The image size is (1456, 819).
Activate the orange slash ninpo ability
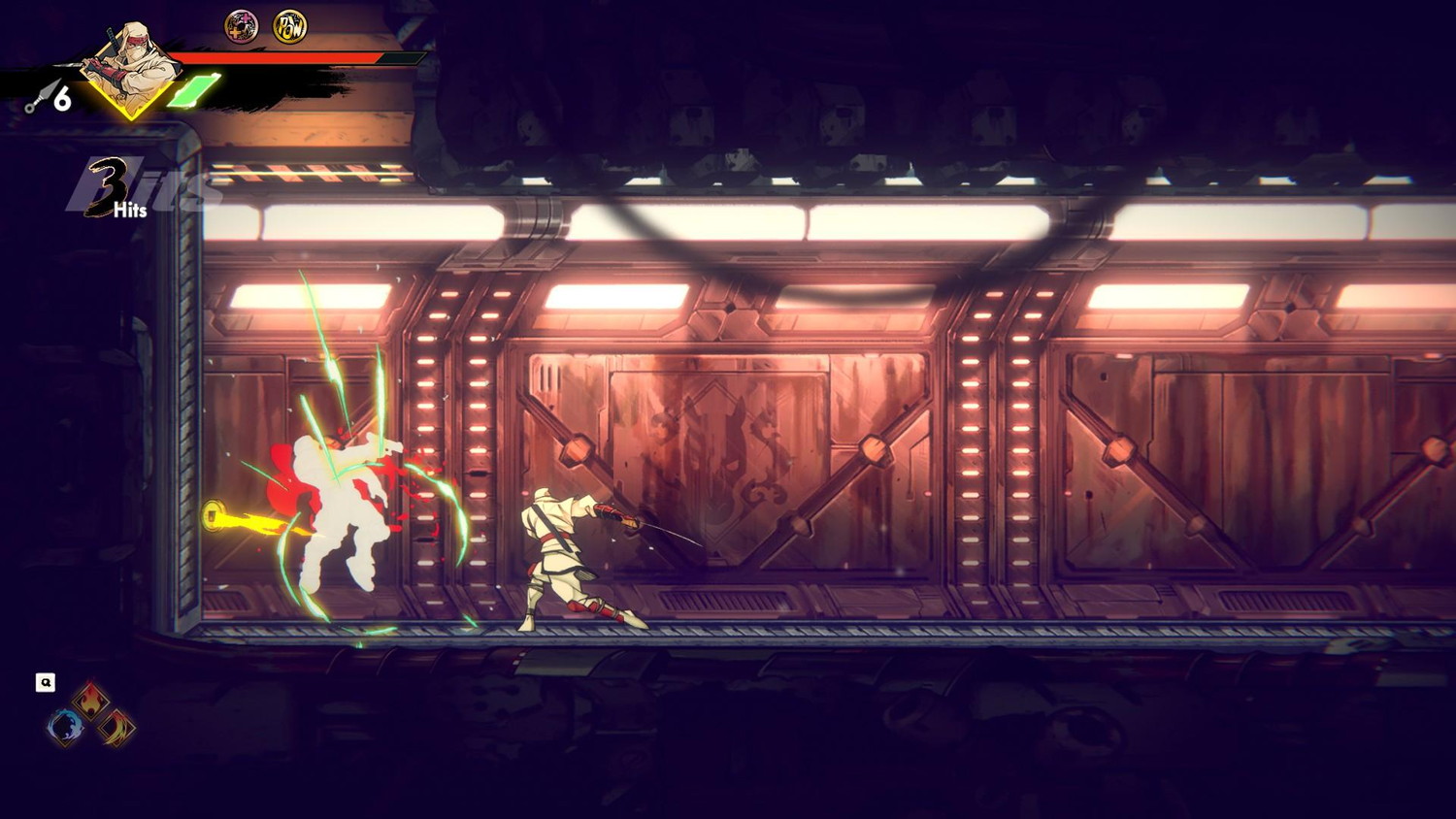pyautogui.click(x=116, y=727)
